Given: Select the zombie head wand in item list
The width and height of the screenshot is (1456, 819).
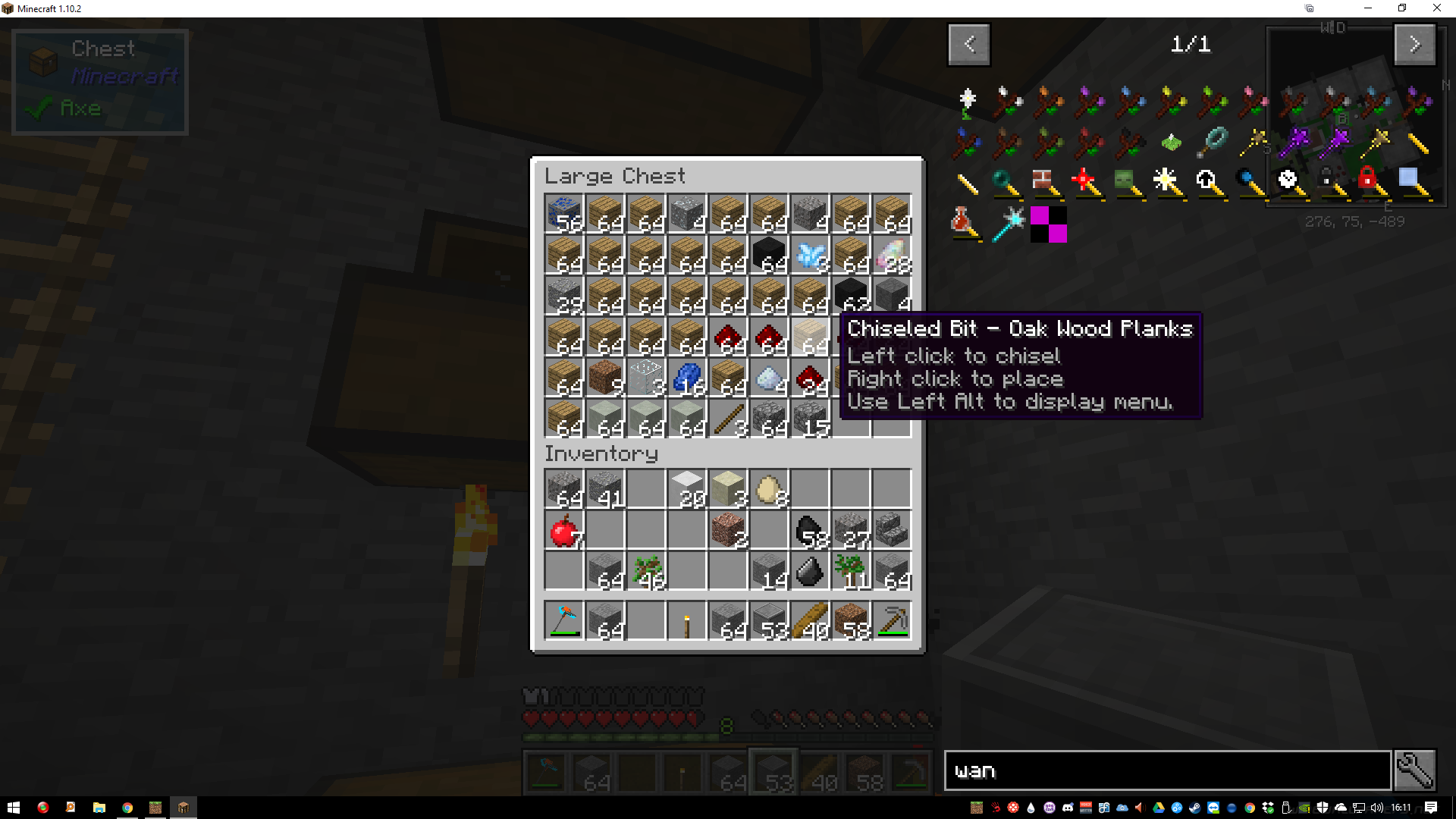Looking at the screenshot, I should point(1127,182).
